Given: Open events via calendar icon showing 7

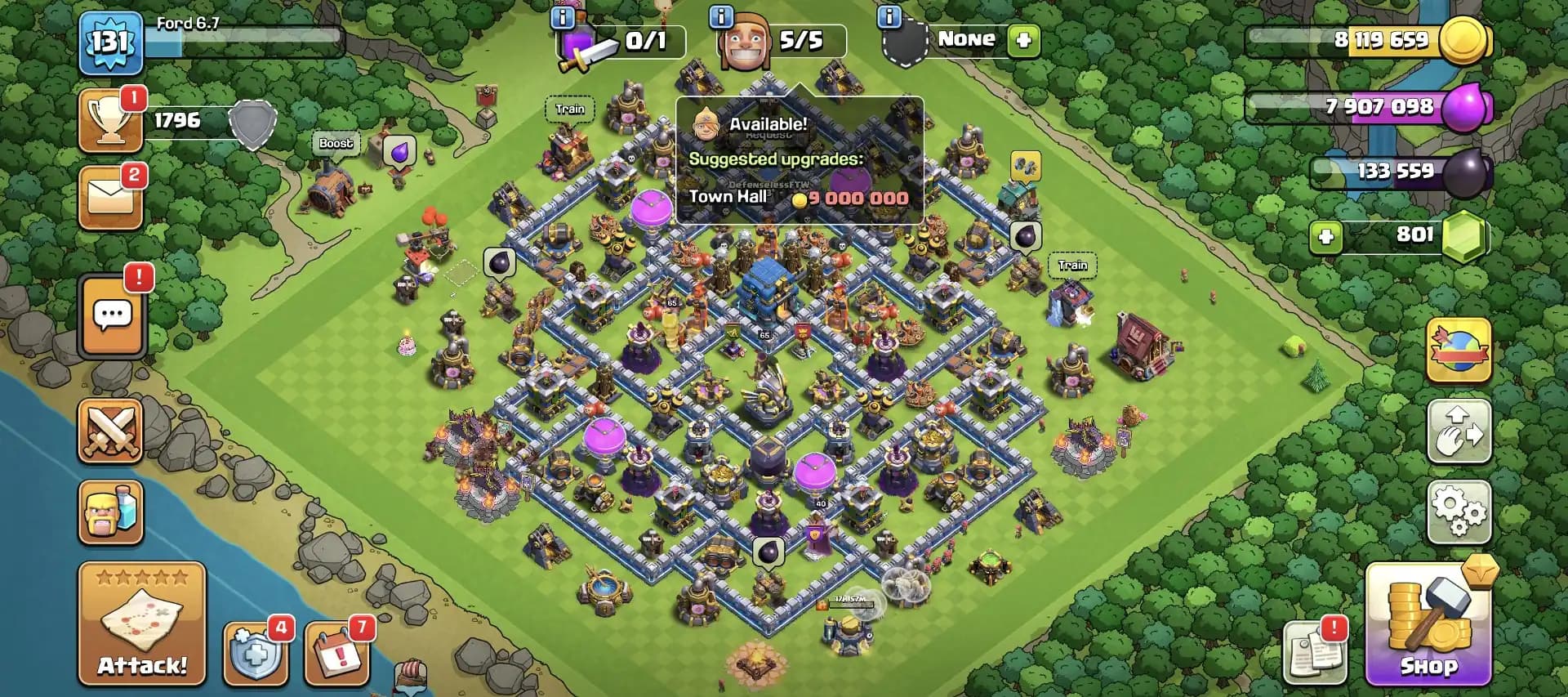Looking at the screenshot, I should pos(339,654).
